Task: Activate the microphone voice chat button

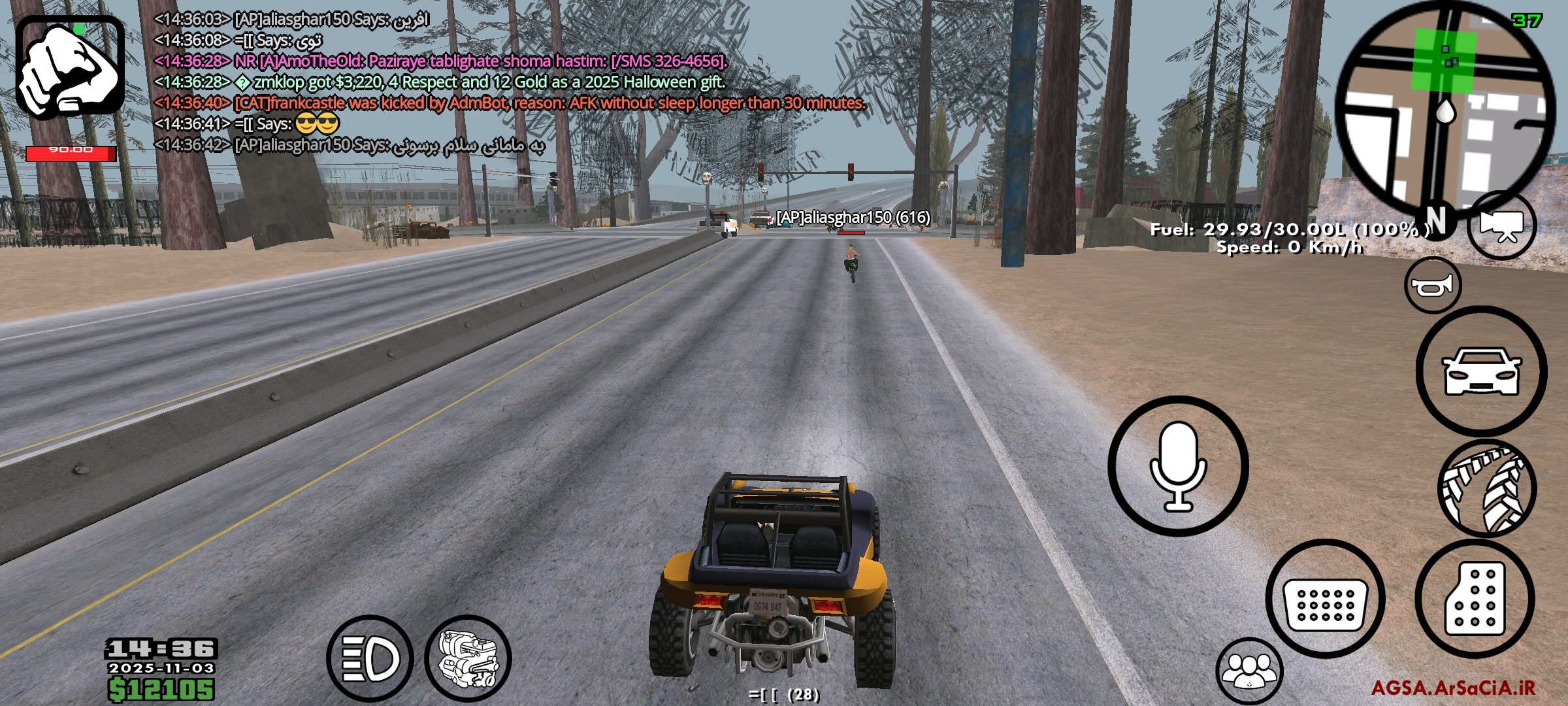Action: pyautogui.click(x=1178, y=466)
